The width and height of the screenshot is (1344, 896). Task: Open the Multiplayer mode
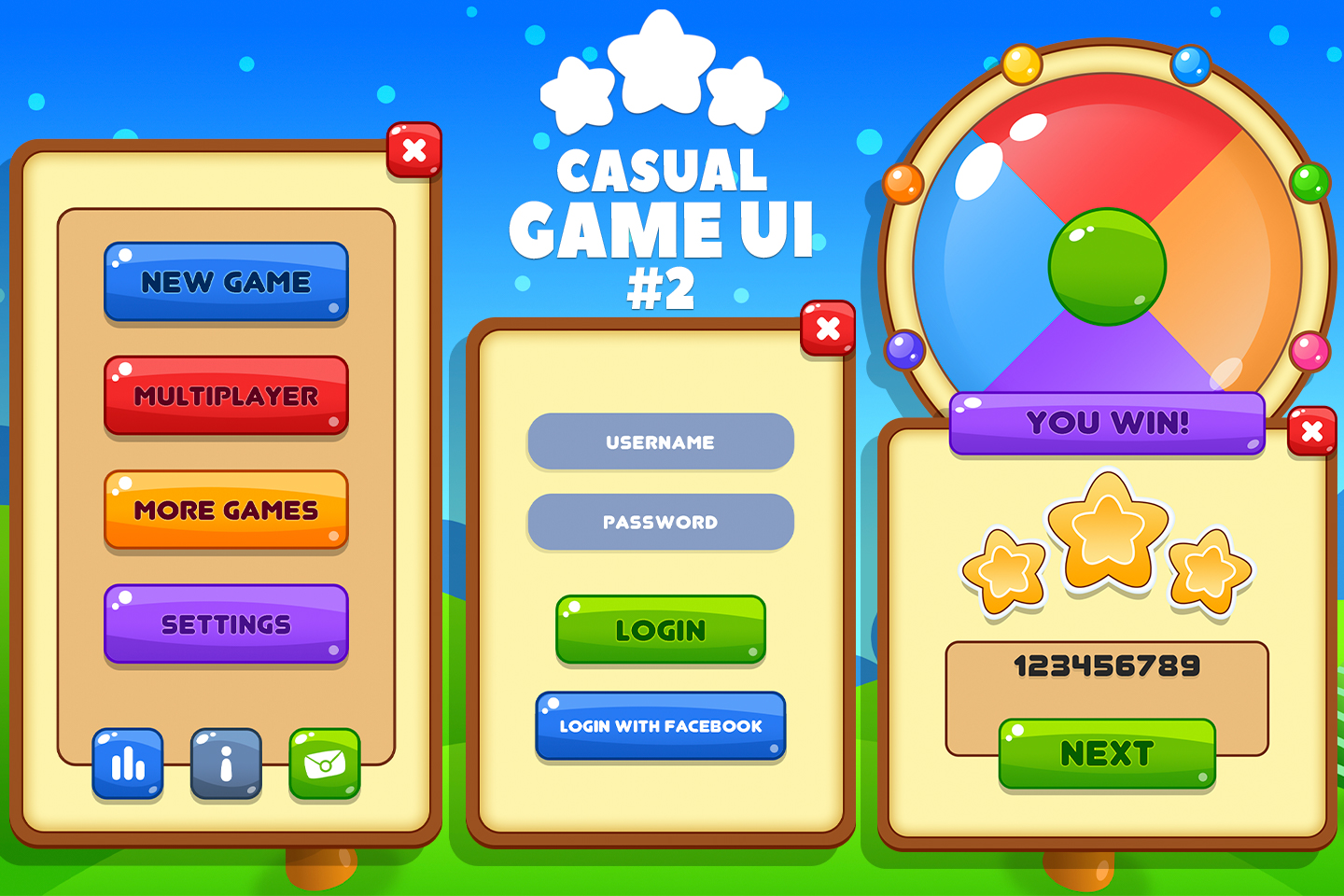click(x=226, y=396)
